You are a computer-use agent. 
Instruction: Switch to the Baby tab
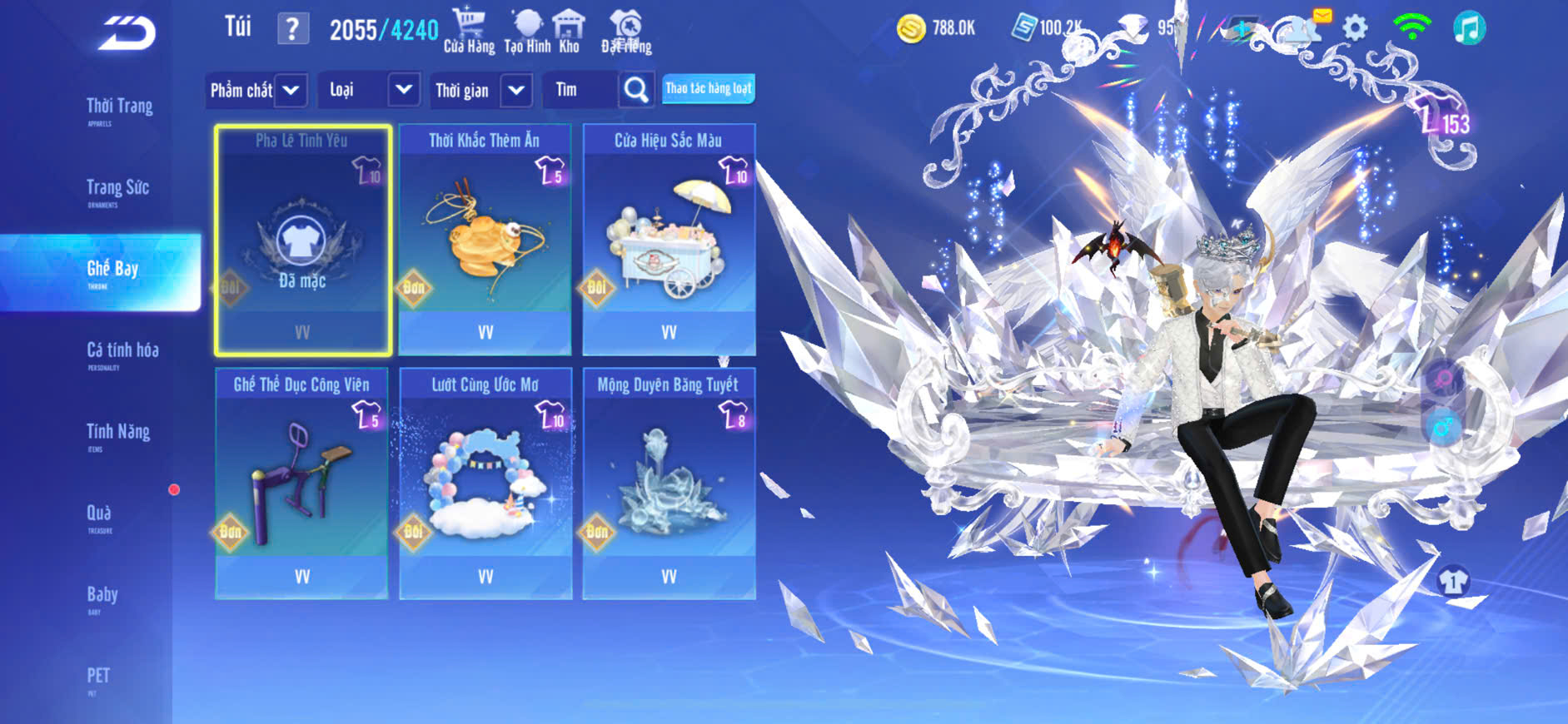(102, 596)
